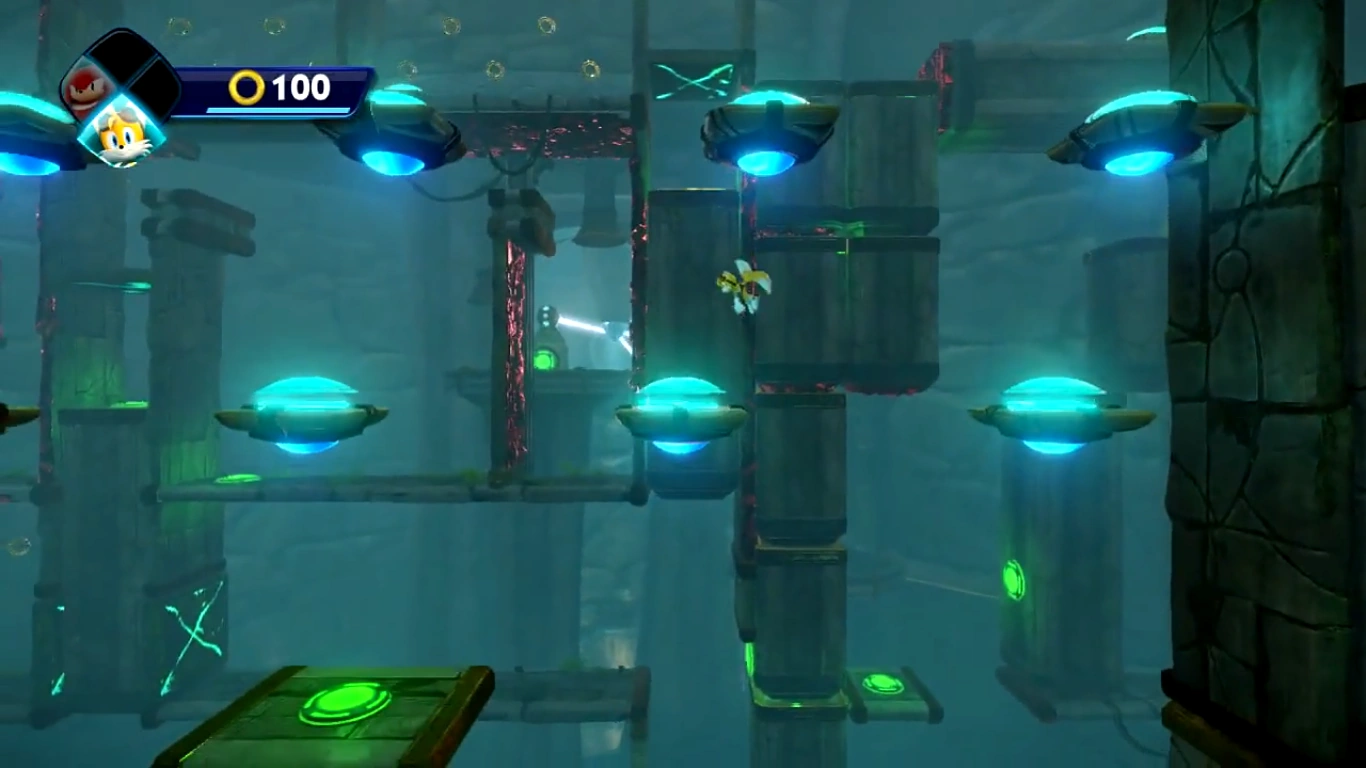The image size is (1366, 768).
Task: Switch to the Knuckles character portrait
Action: coord(84,86)
